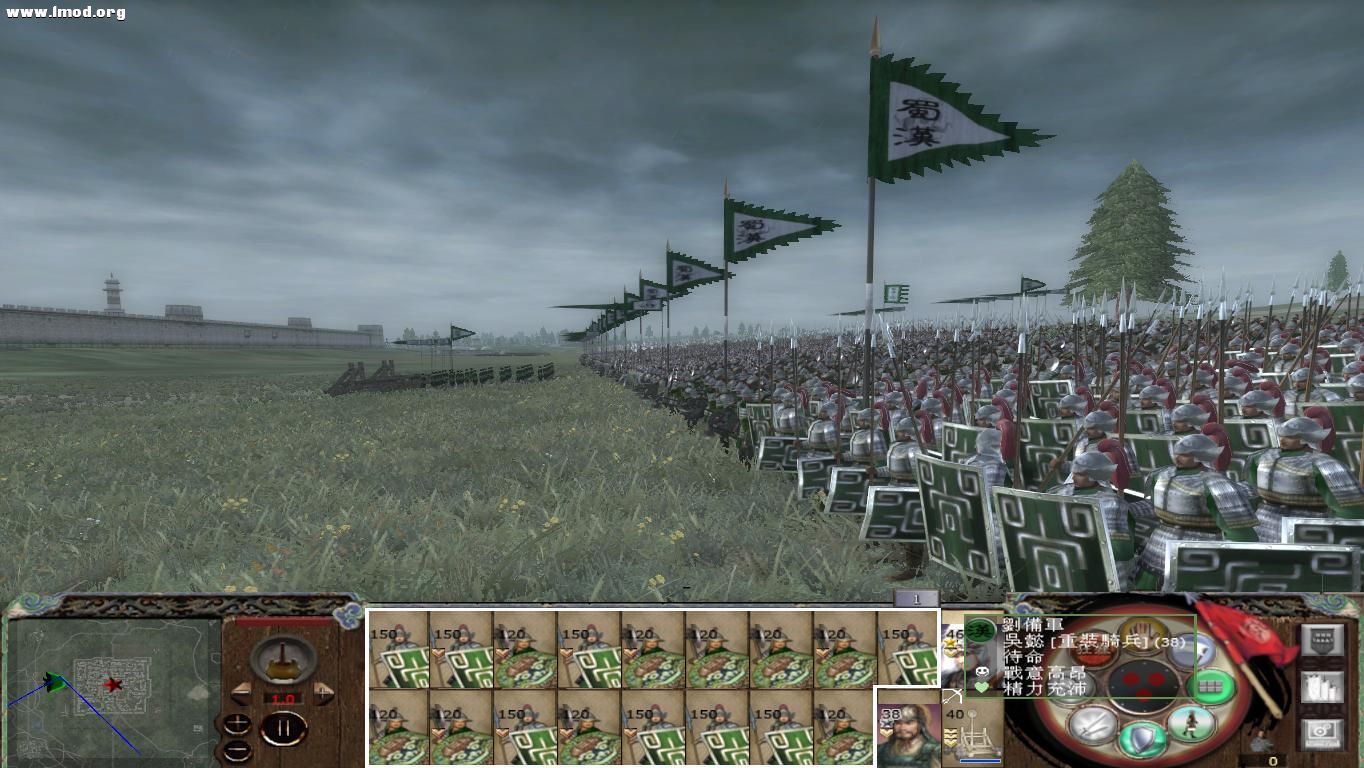The width and height of the screenshot is (1364, 768).
Task: Zoom in the minimap with plus button
Action: click(x=237, y=724)
